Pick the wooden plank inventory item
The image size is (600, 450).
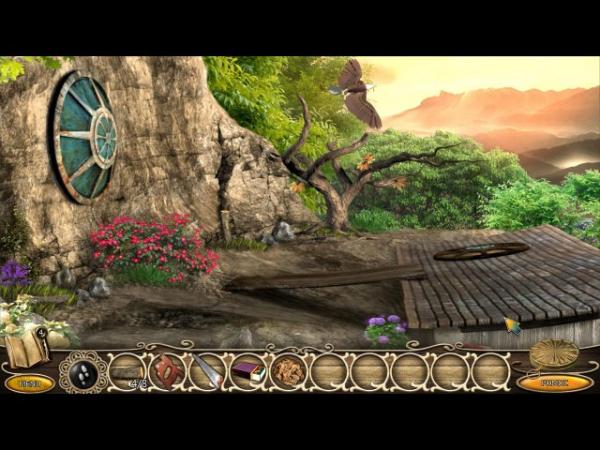tap(126, 372)
